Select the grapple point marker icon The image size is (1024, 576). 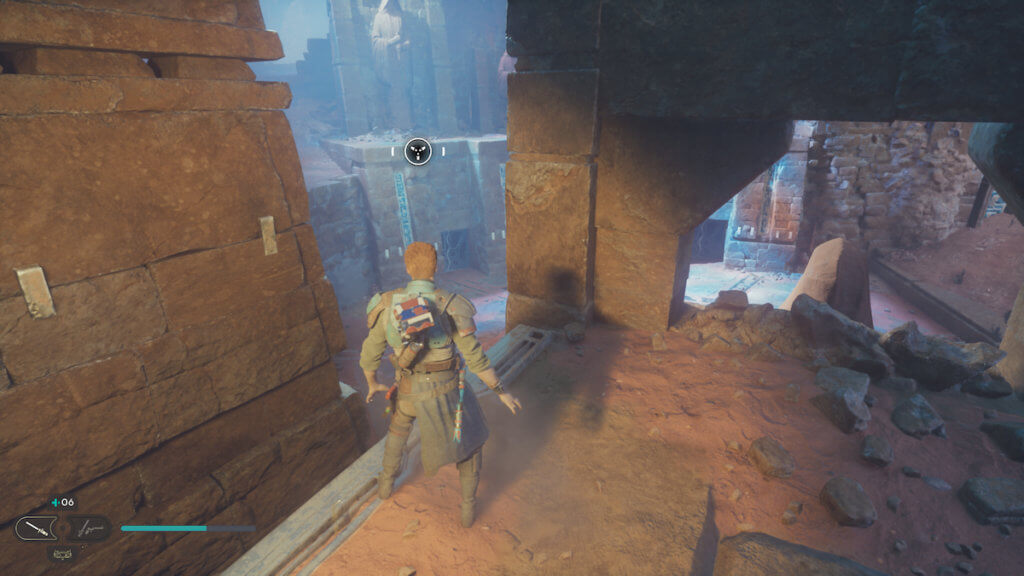point(418,152)
